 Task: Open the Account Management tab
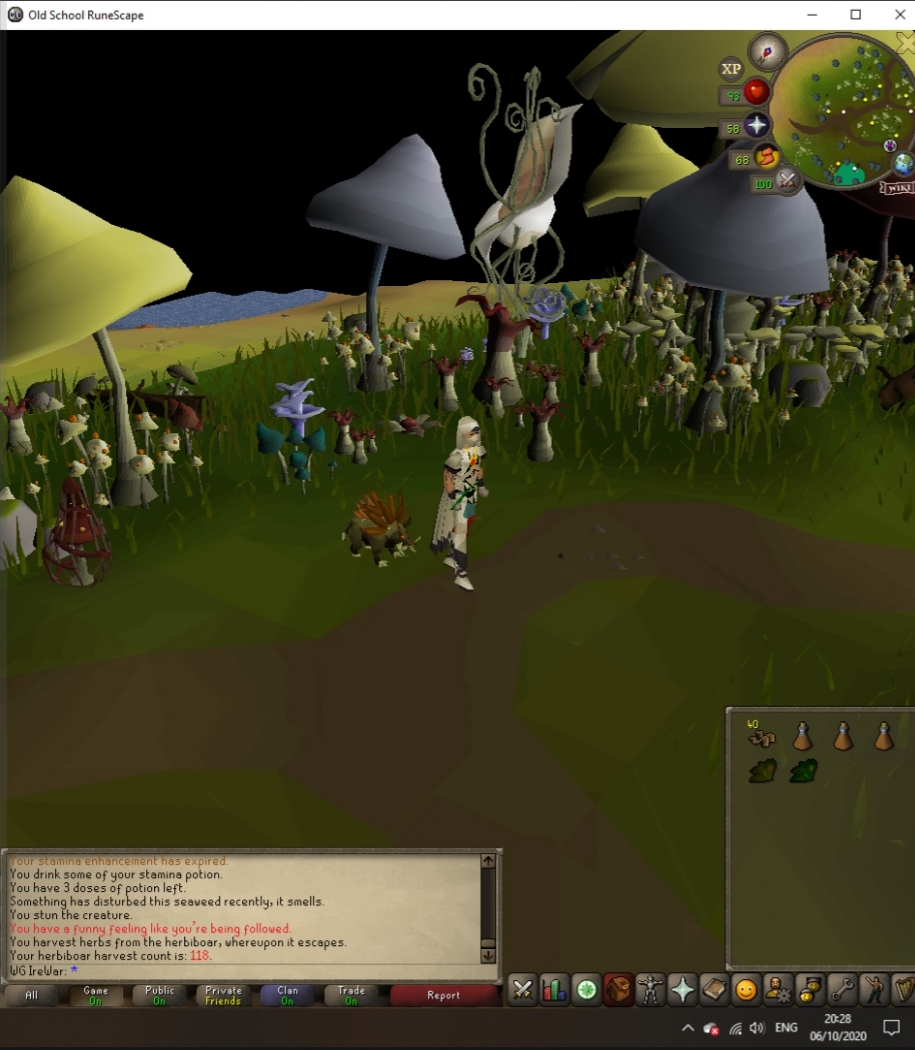[778, 990]
